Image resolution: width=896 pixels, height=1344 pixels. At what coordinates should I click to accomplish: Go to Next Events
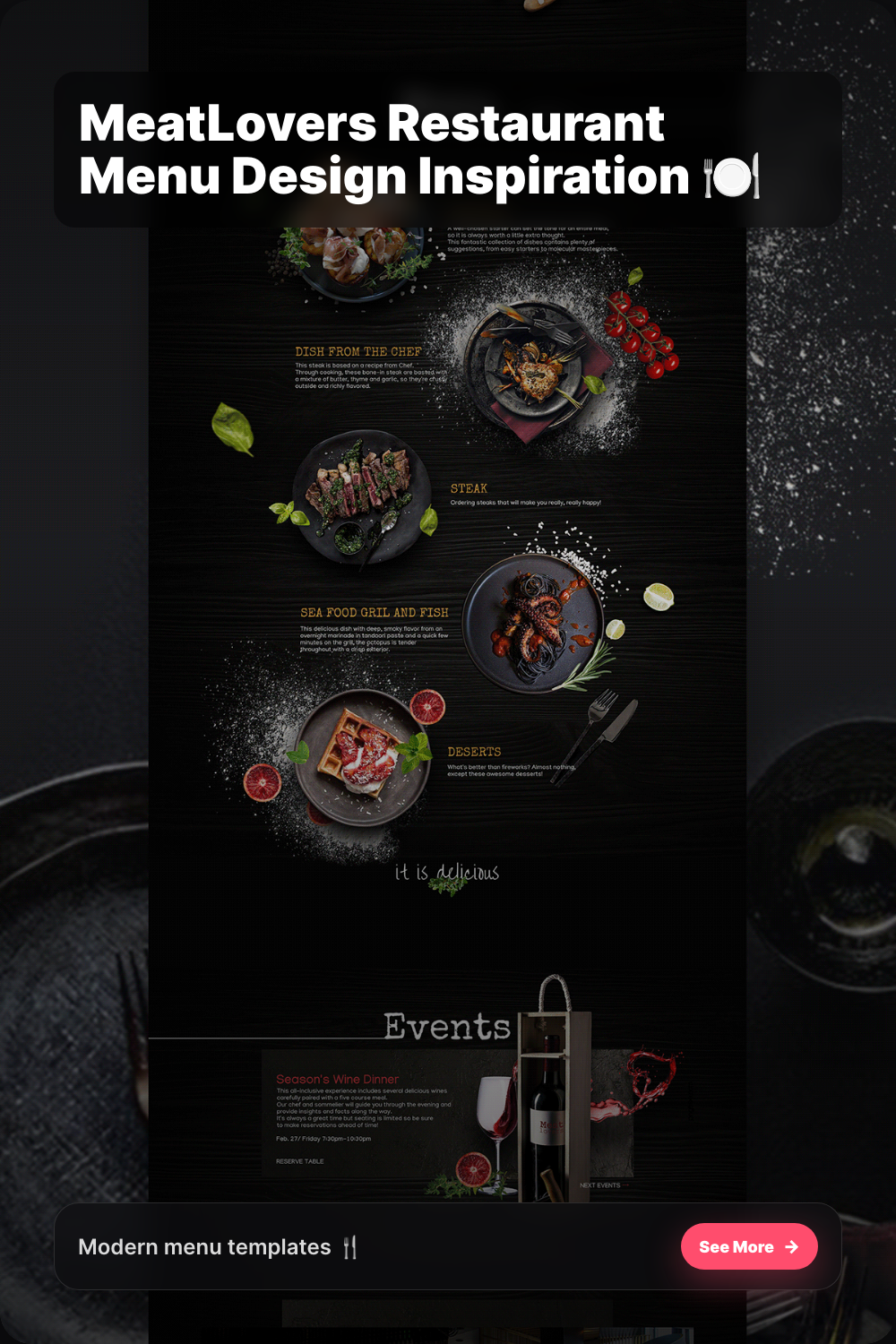click(x=600, y=1185)
